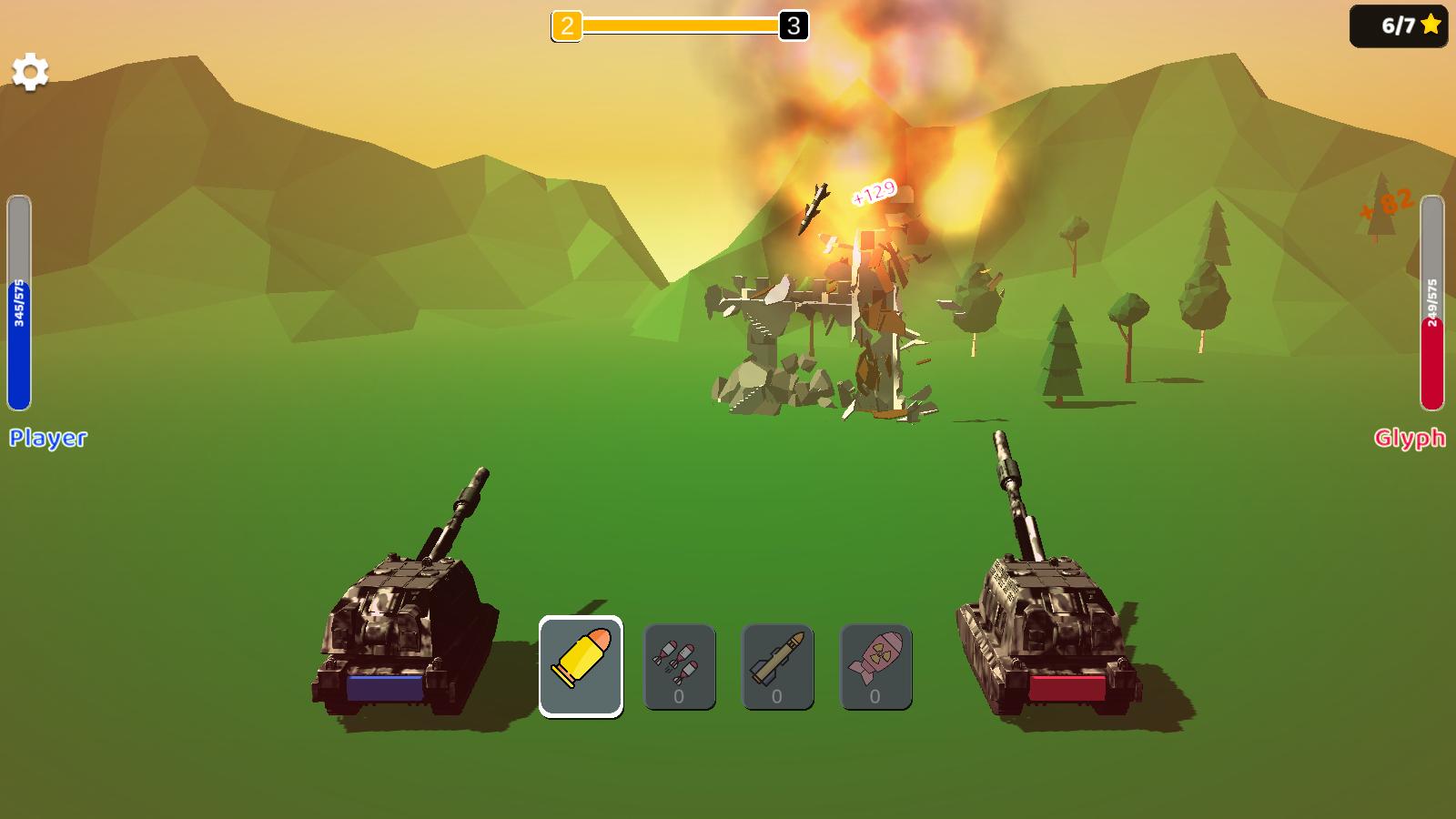Switch to bullet ammo from missile tab
Viewport: 1456px width, 819px height.
581,664
